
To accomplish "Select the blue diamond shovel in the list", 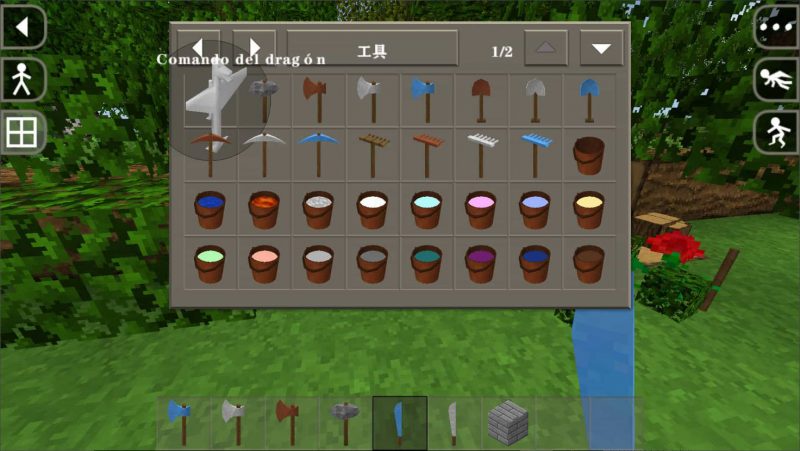I will tap(588, 99).
